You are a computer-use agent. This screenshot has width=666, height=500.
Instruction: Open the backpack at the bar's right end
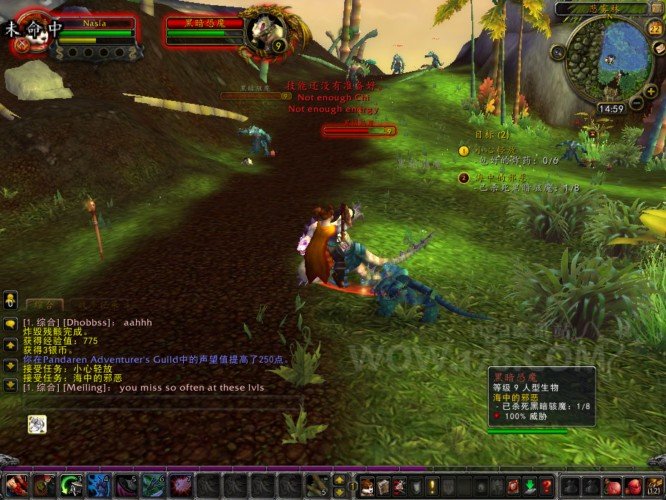(655, 486)
